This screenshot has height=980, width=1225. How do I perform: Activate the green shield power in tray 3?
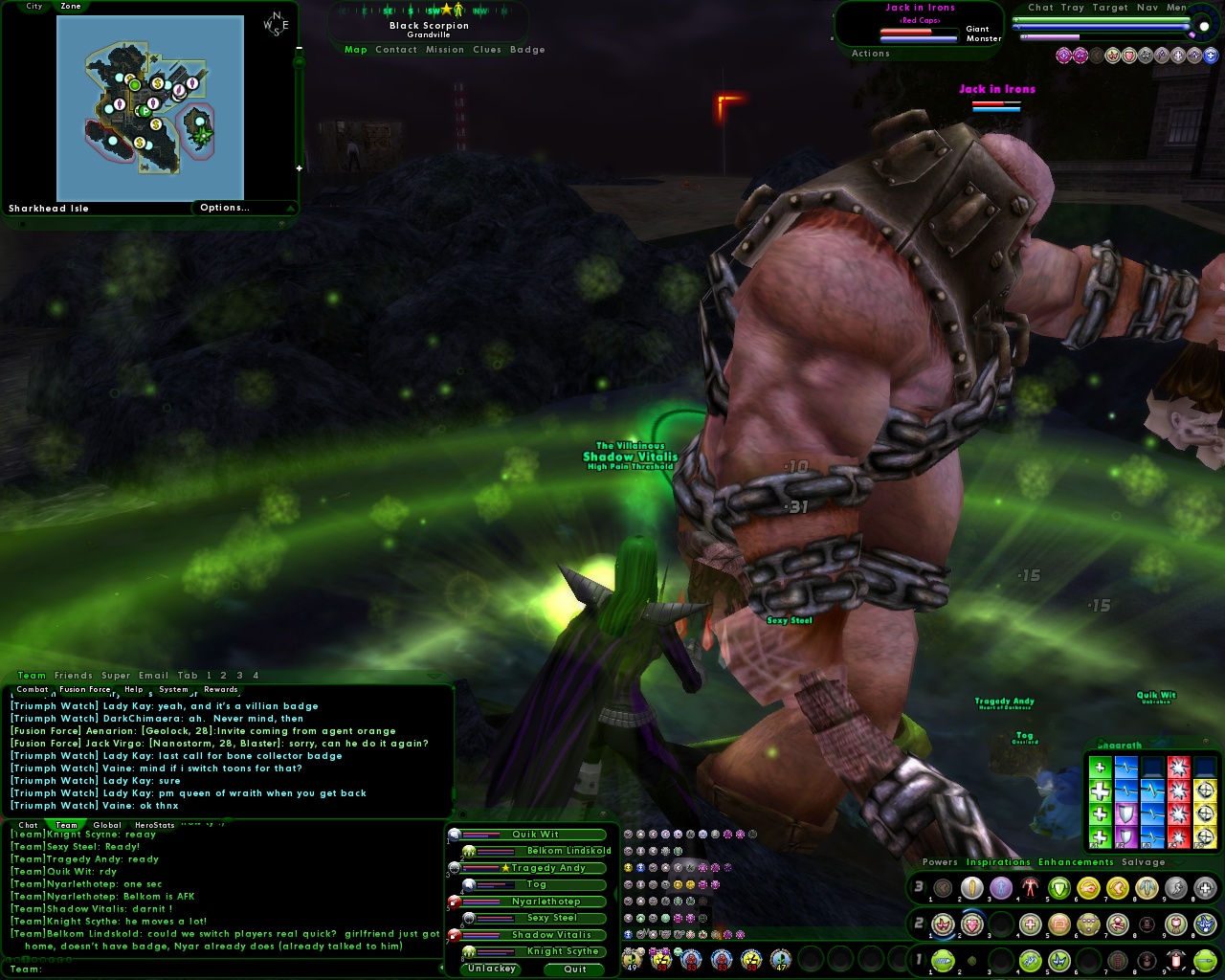pos(1058,888)
